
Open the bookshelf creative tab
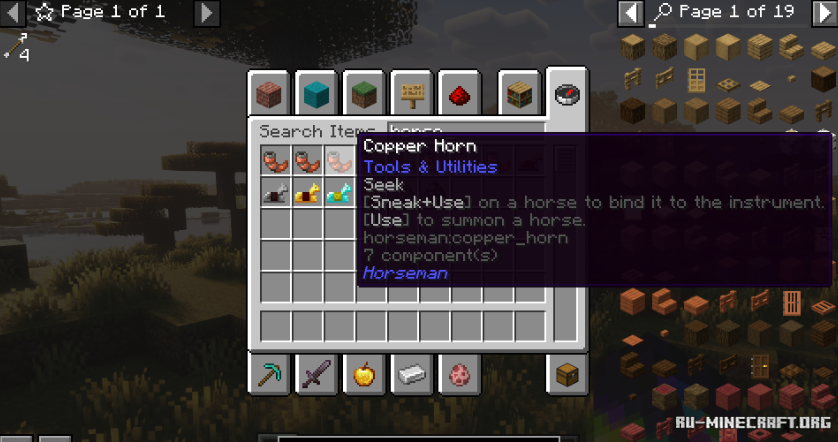click(519, 94)
